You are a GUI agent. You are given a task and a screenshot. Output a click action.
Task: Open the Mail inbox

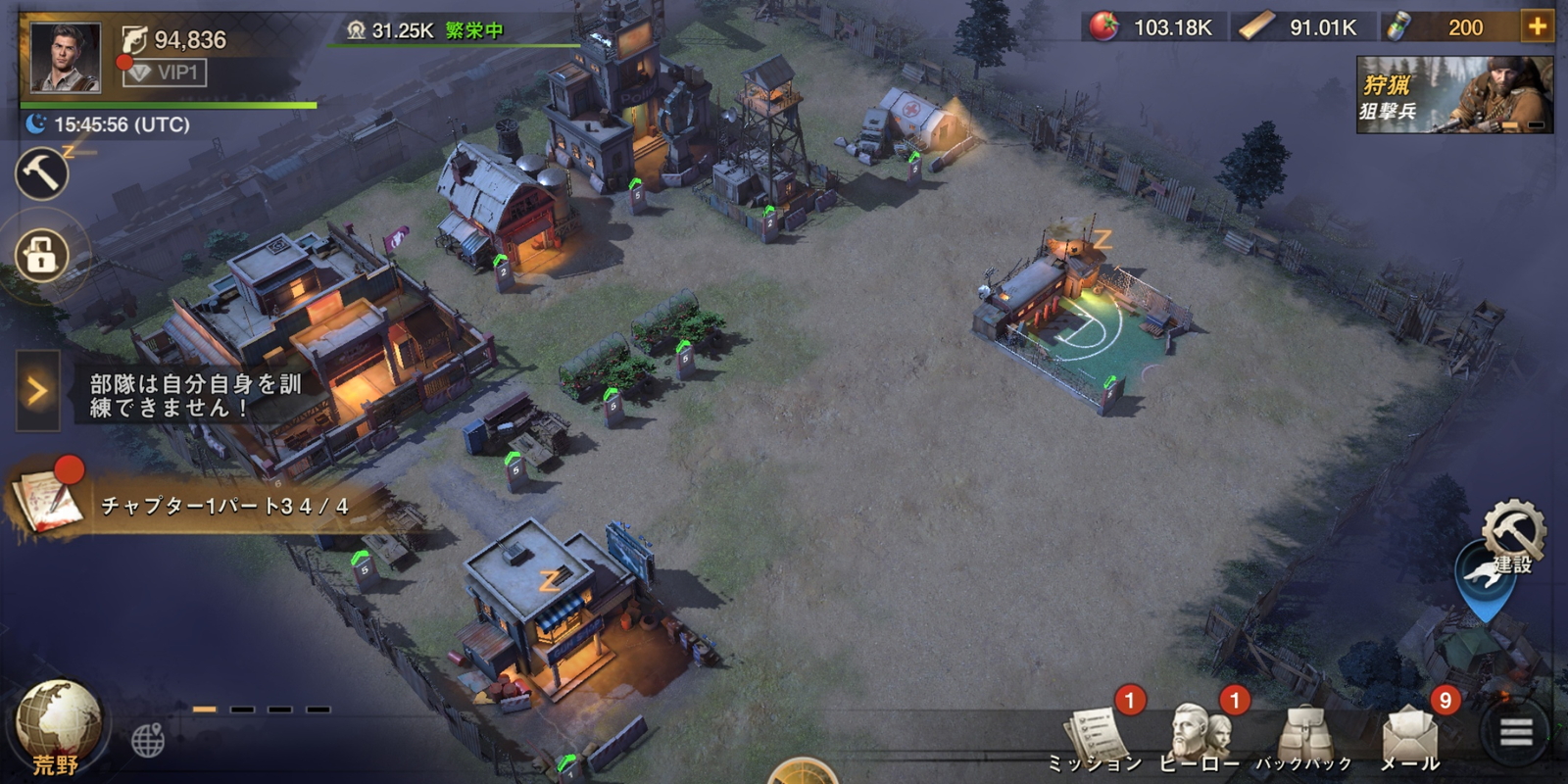point(1410,736)
